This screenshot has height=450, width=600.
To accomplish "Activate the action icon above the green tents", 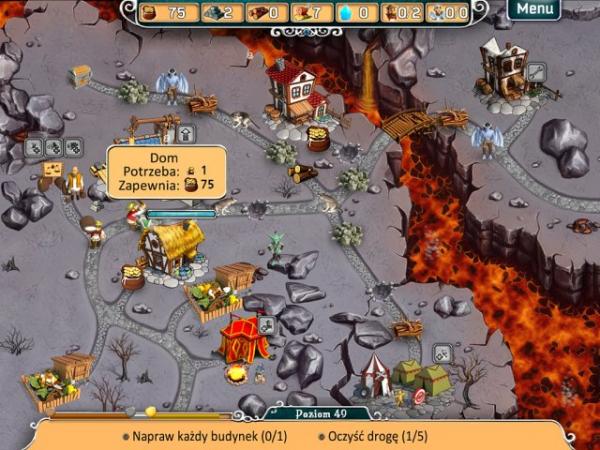I will click(x=442, y=353).
